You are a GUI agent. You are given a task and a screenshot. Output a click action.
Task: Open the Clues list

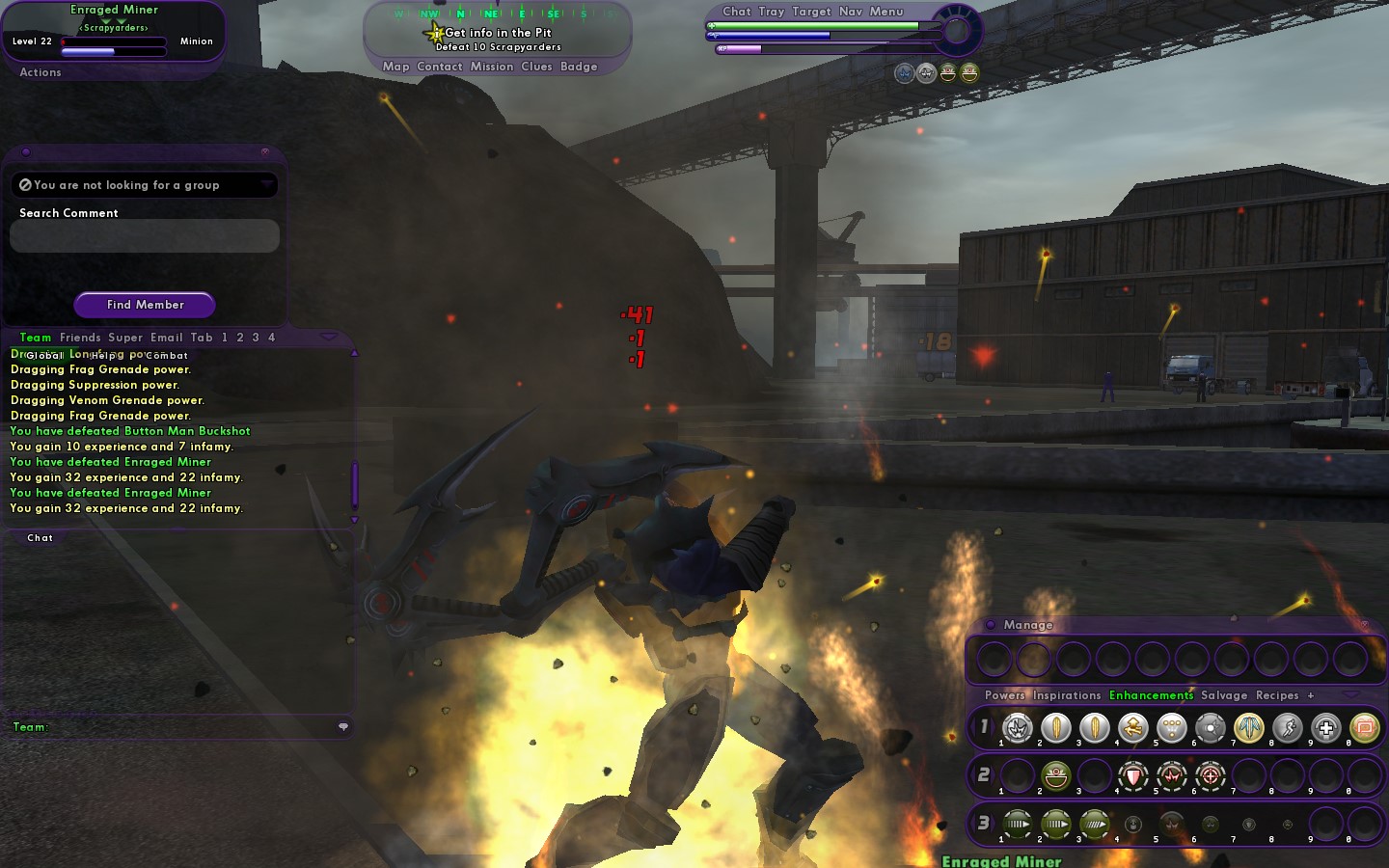(536, 67)
